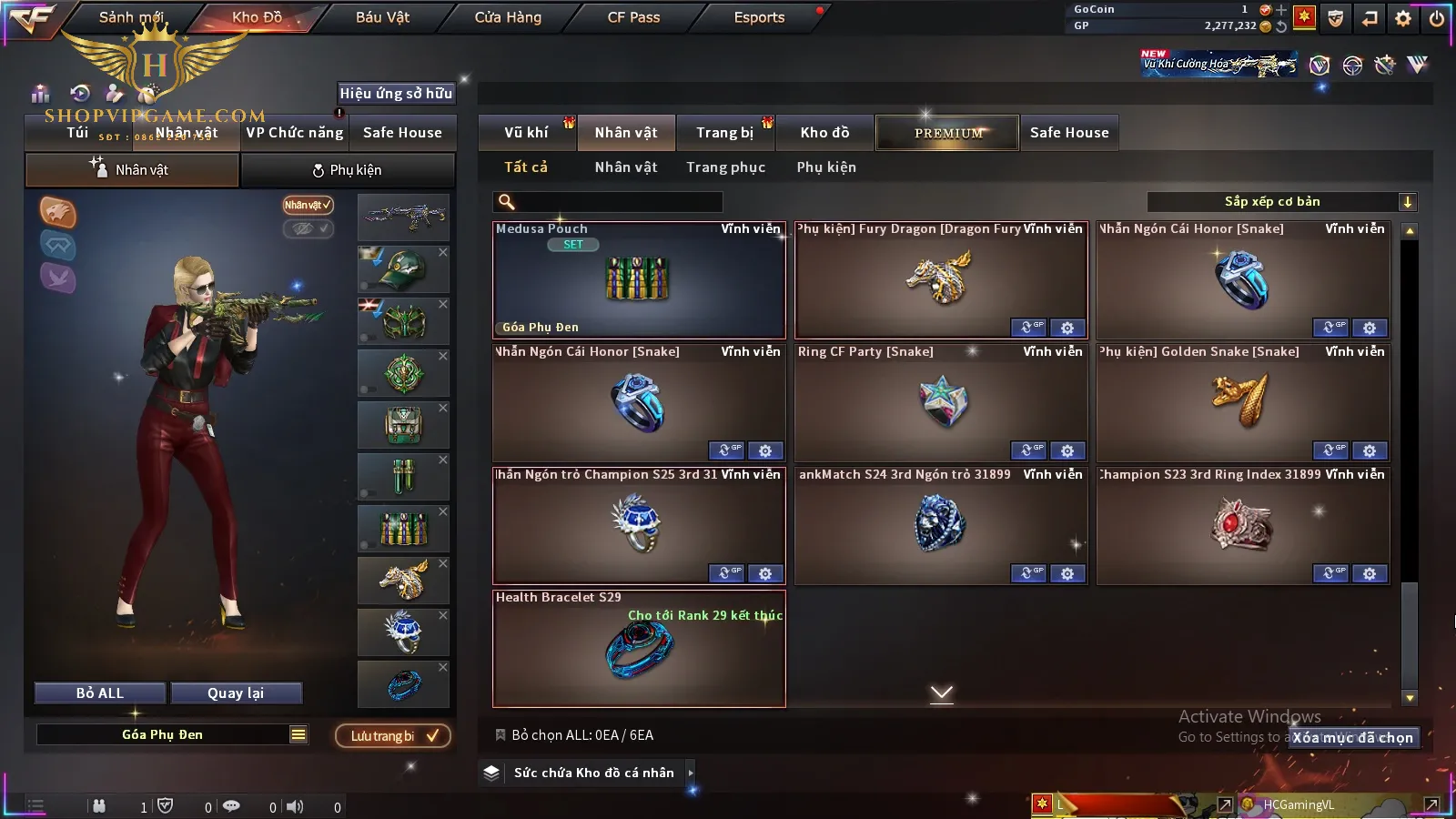Click the Quay lại button

236,693
